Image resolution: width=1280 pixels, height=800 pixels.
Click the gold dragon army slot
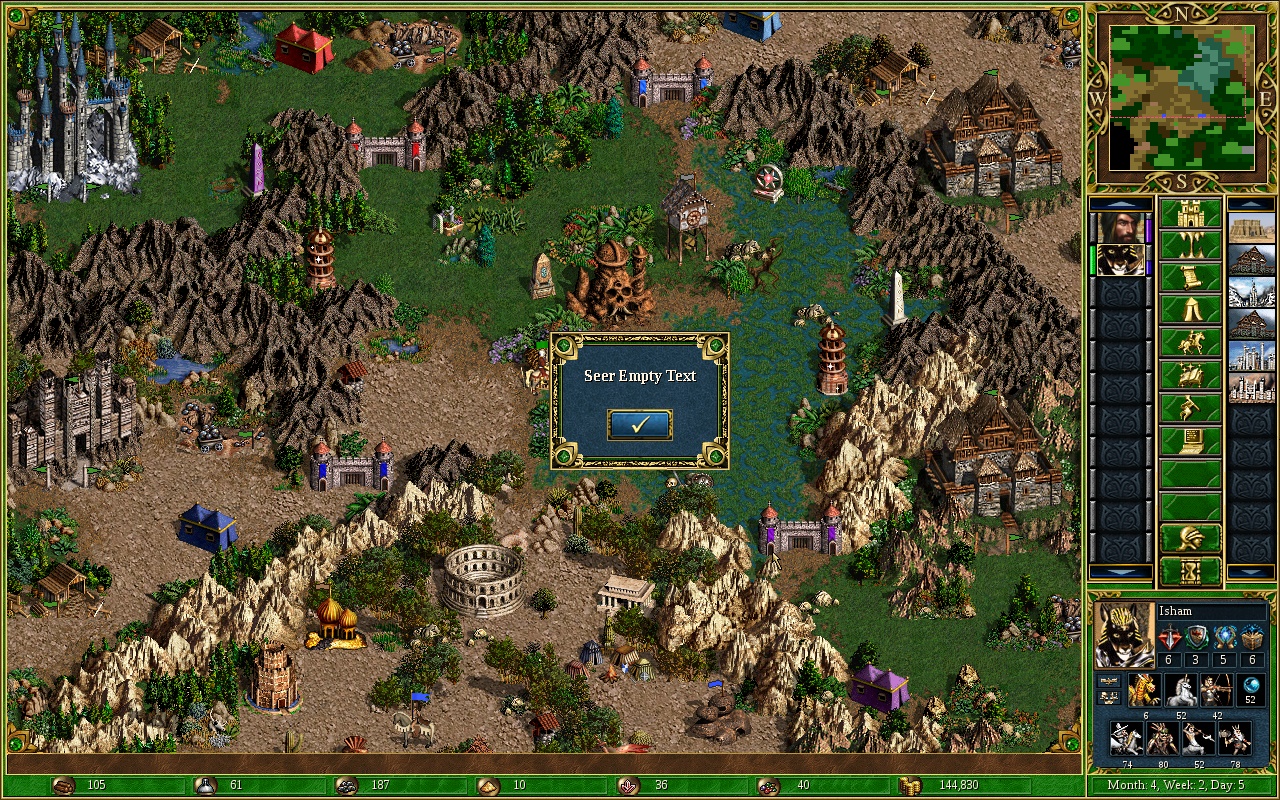pos(1143,690)
